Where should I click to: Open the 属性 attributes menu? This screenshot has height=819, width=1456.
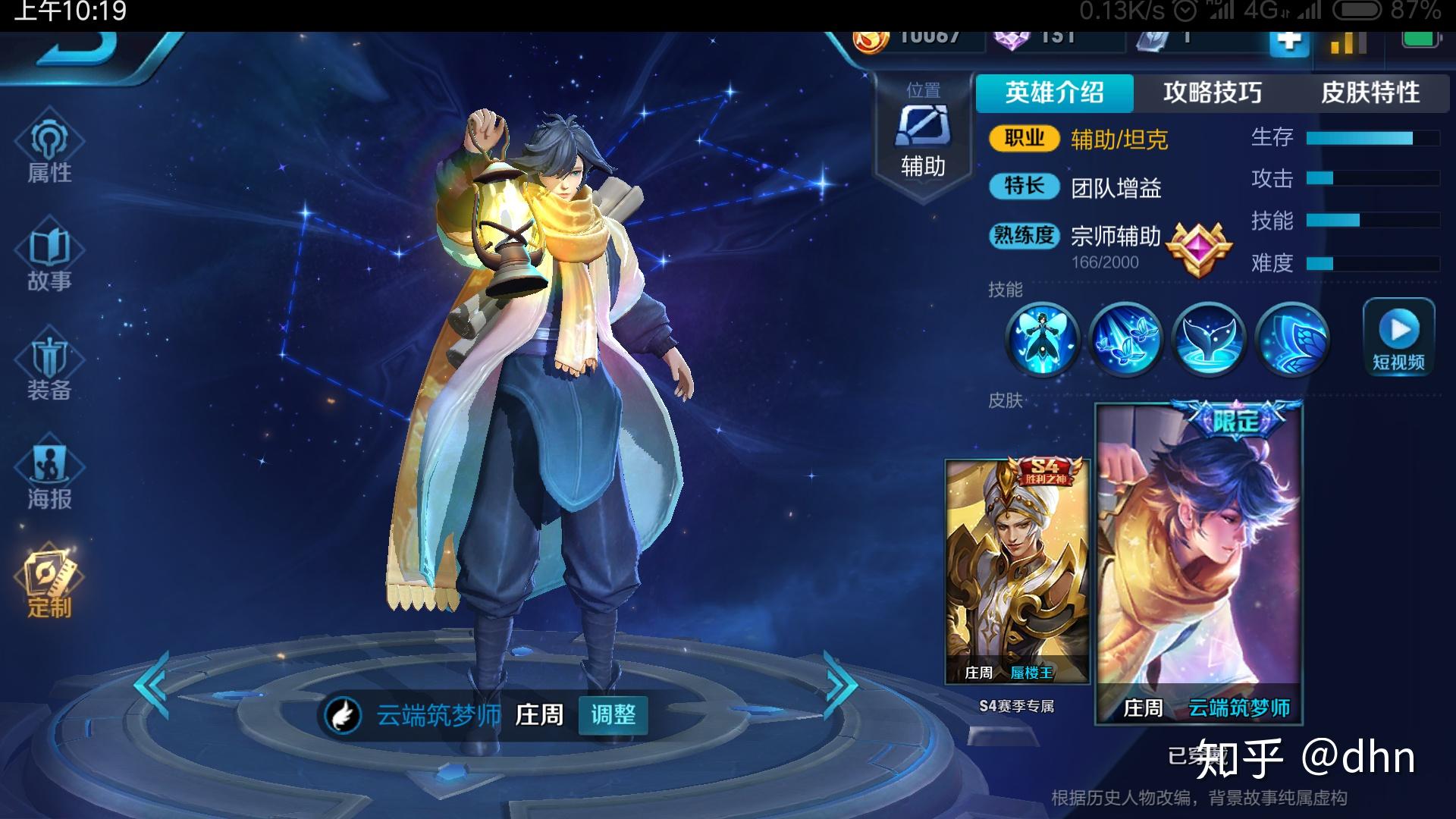(x=49, y=149)
